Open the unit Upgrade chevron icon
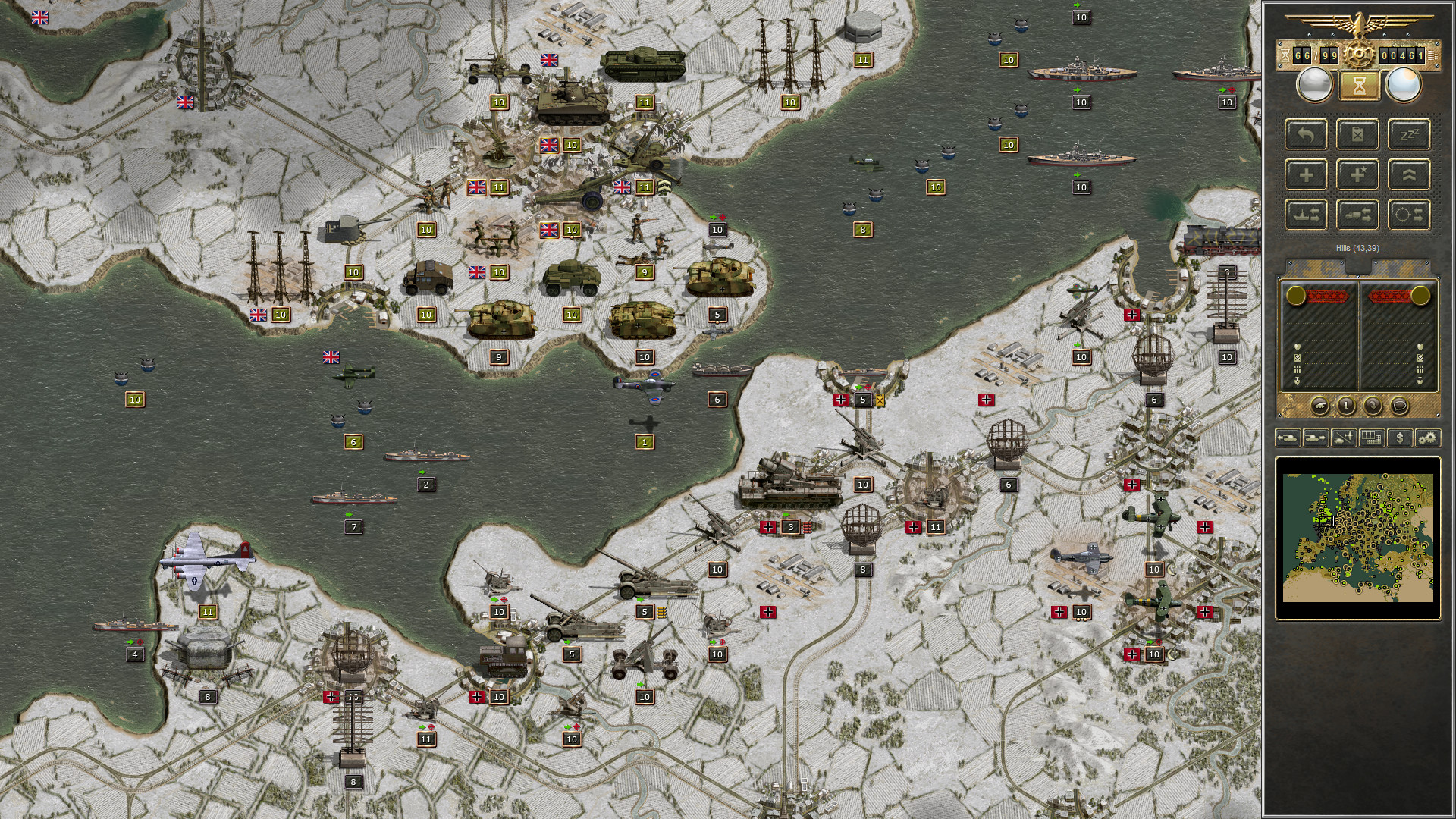The height and width of the screenshot is (819, 1456). click(1410, 173)
